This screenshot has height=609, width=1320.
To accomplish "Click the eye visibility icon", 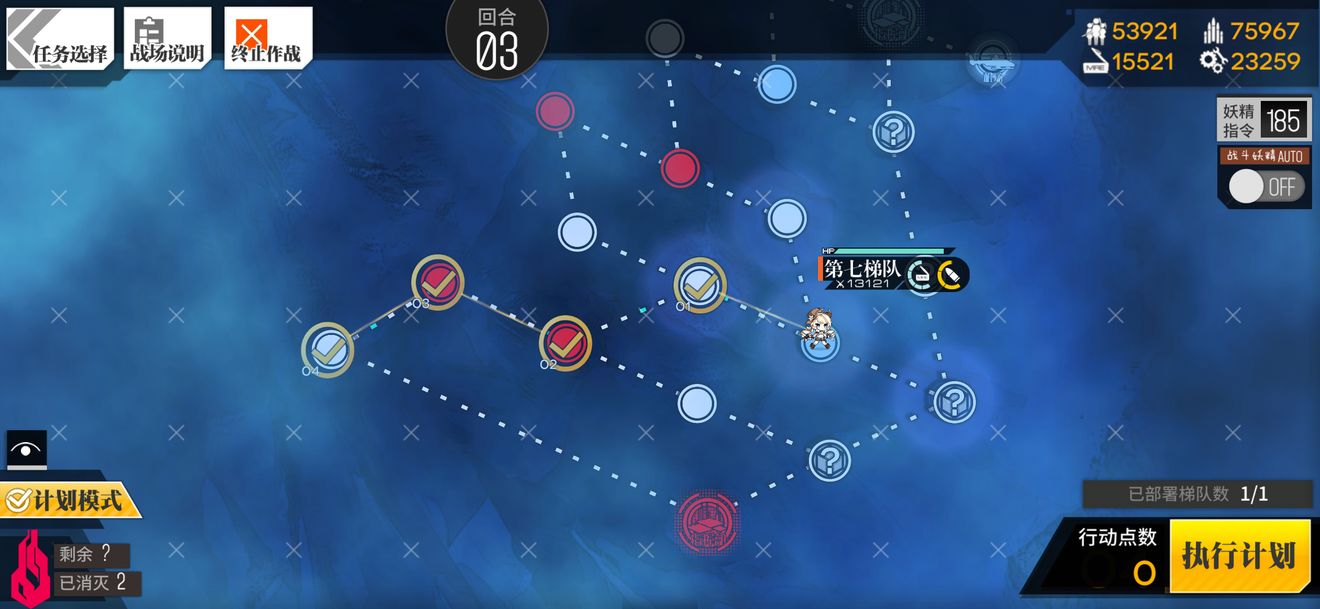I will [27, 450].
